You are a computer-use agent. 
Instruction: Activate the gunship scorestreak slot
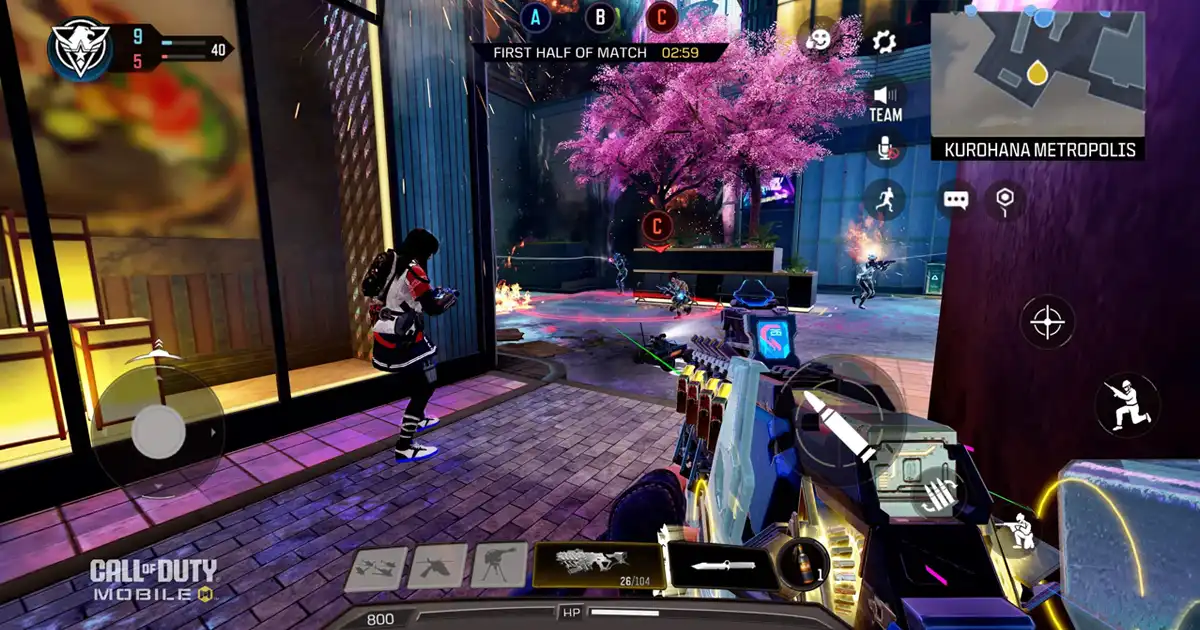(437, 567)
